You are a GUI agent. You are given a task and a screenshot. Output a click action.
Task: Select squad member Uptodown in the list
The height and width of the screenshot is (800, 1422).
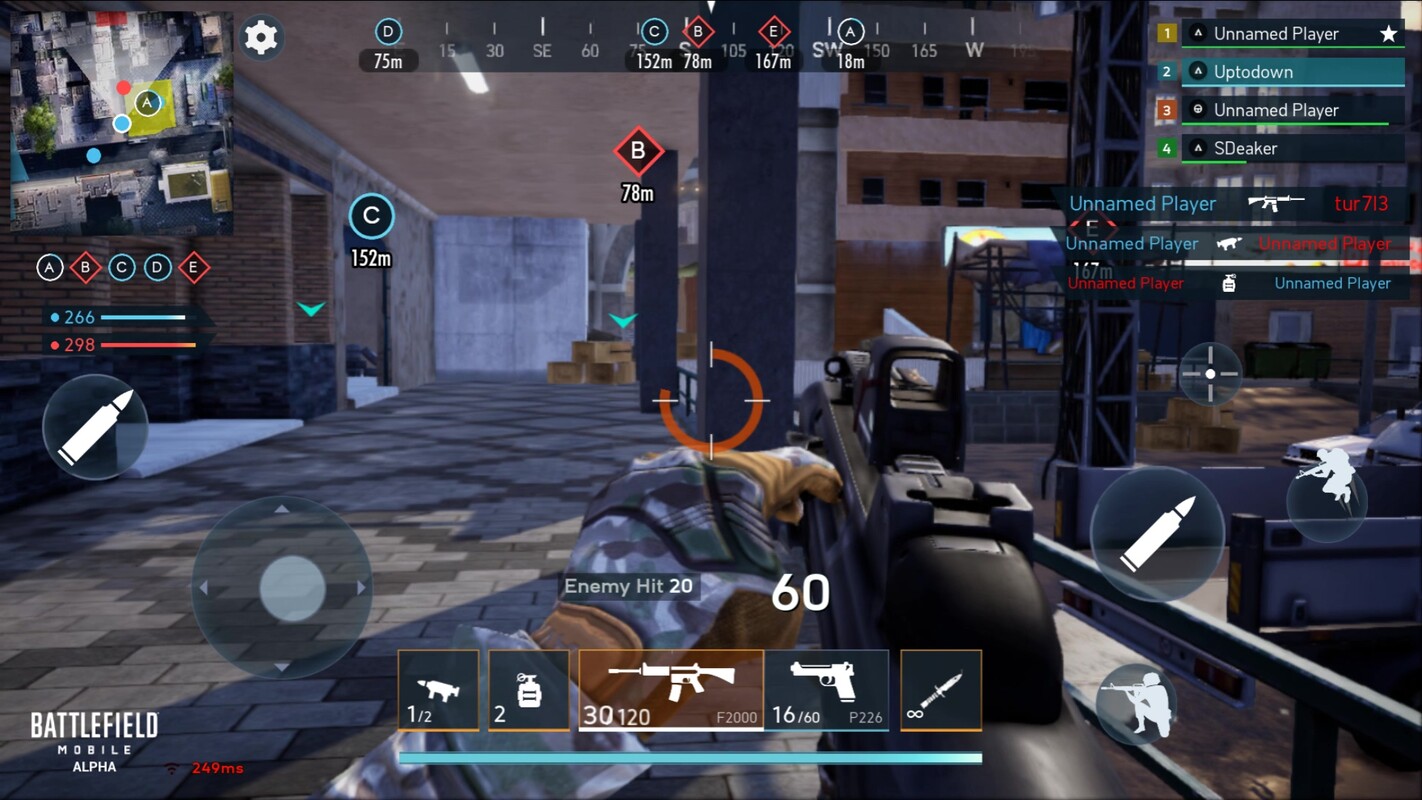1292,72
